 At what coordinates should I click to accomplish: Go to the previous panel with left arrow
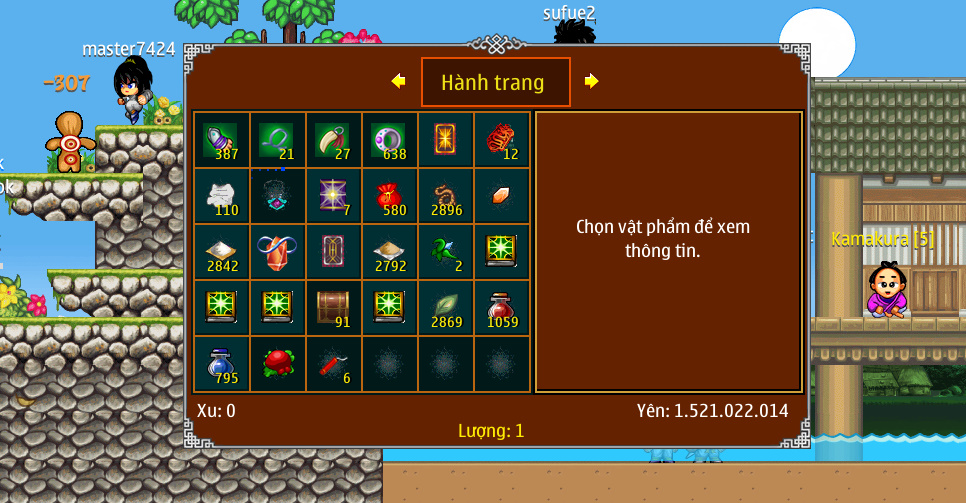click(399, 81)
